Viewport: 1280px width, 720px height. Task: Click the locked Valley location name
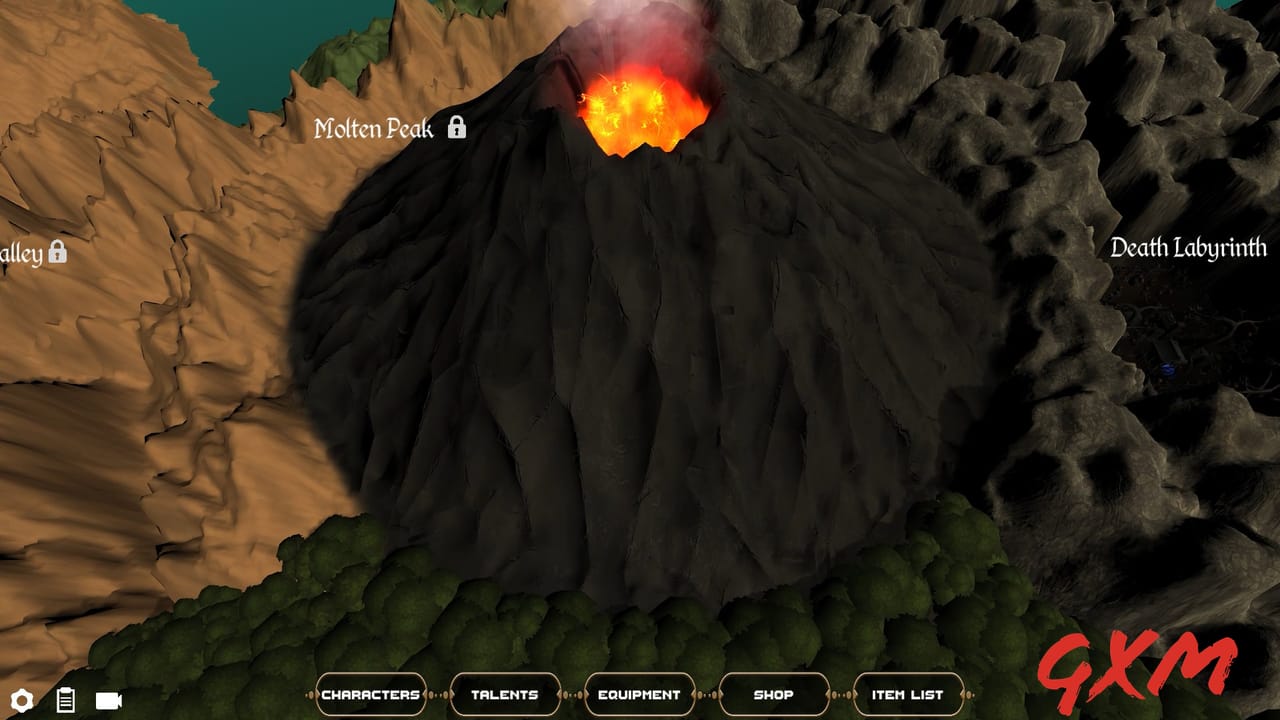pos(20,255)
